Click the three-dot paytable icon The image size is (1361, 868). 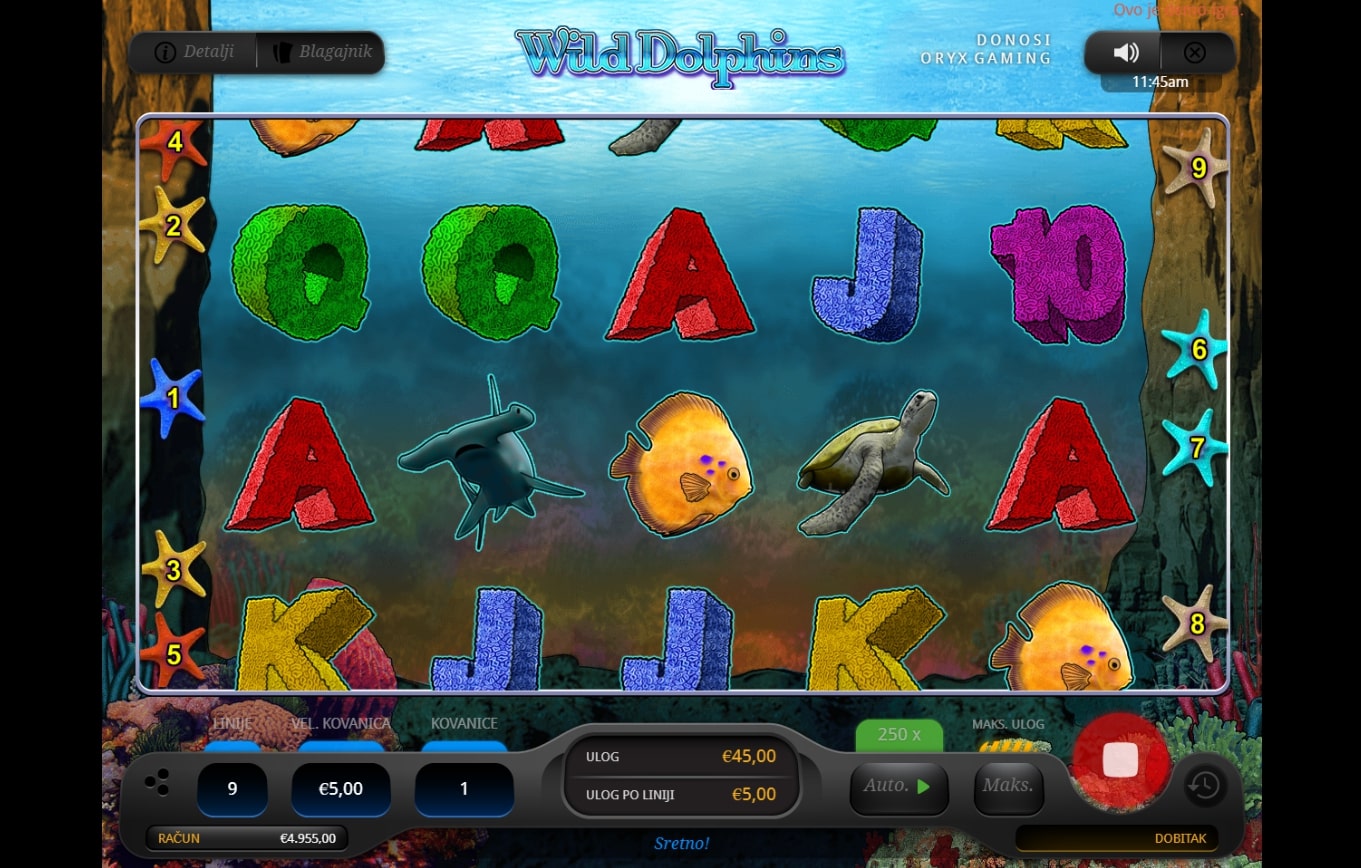157,784
